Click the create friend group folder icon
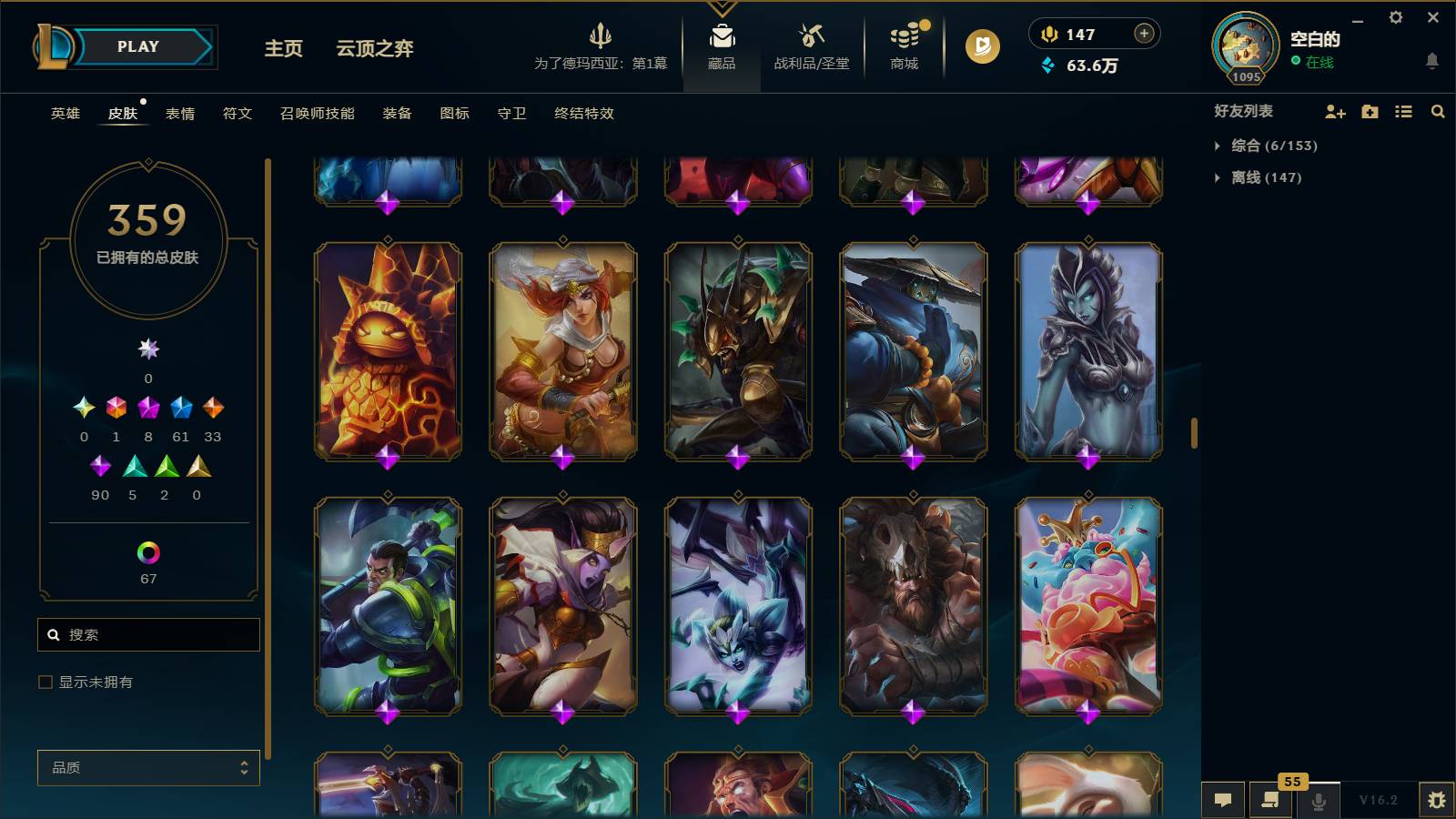Image resolution: width=1456 pixels, height=819 pixels. click(1369, 112)
